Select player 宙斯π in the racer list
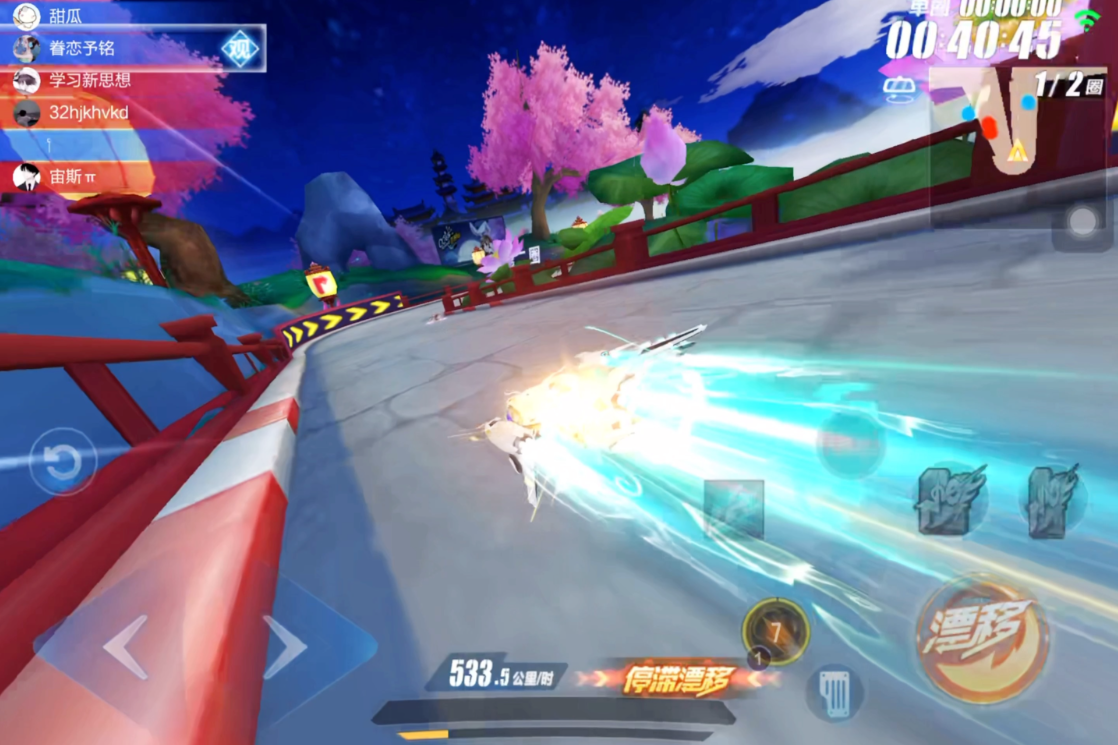The width and height of the screenshot is (1118, 745). click(72, 177)
